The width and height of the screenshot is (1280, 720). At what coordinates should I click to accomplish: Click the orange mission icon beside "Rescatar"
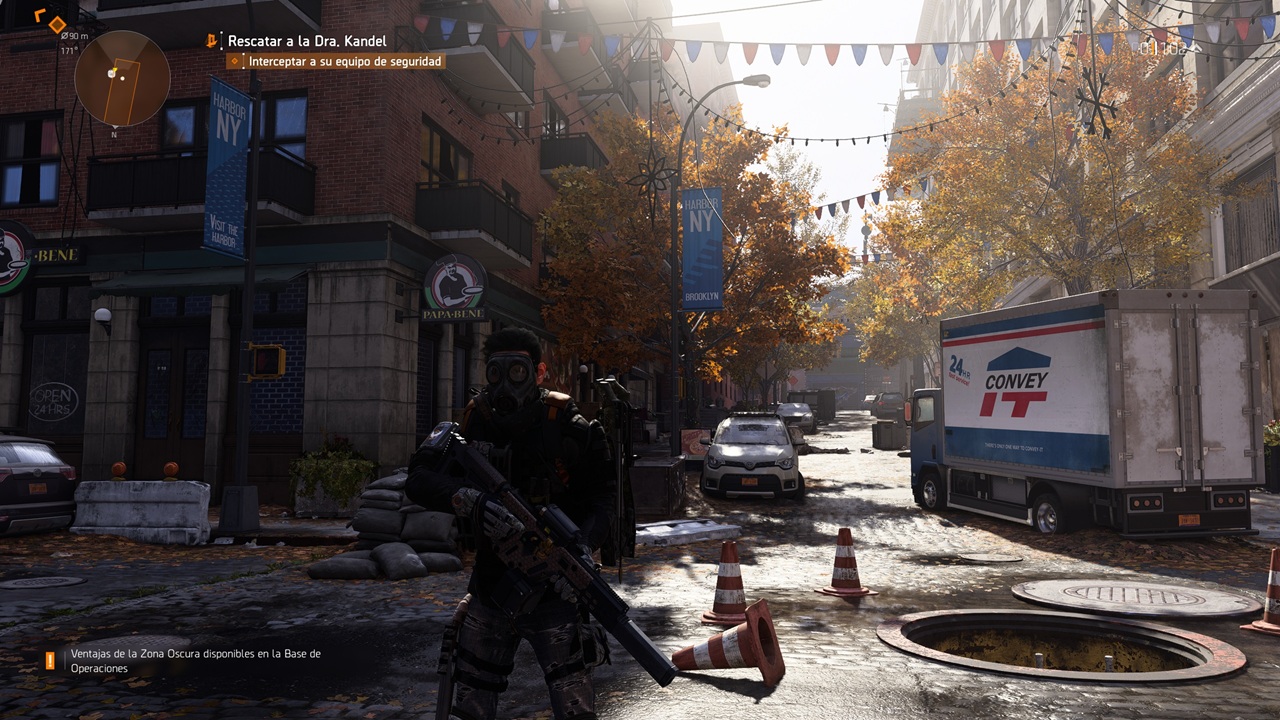[x=211, y=41]
